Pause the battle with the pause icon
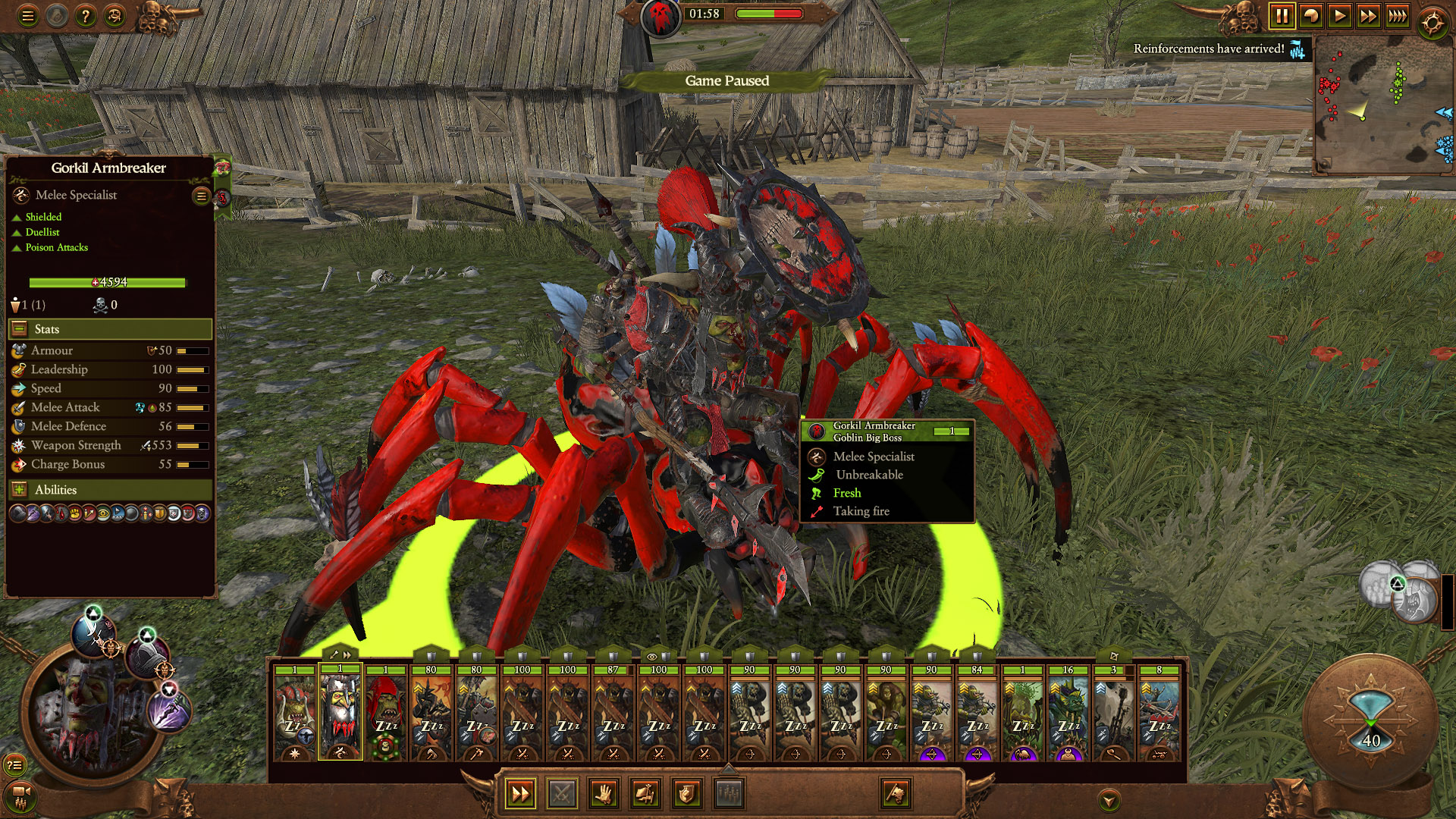Screen dimensions: 1456x819 tap(1284, 14)
